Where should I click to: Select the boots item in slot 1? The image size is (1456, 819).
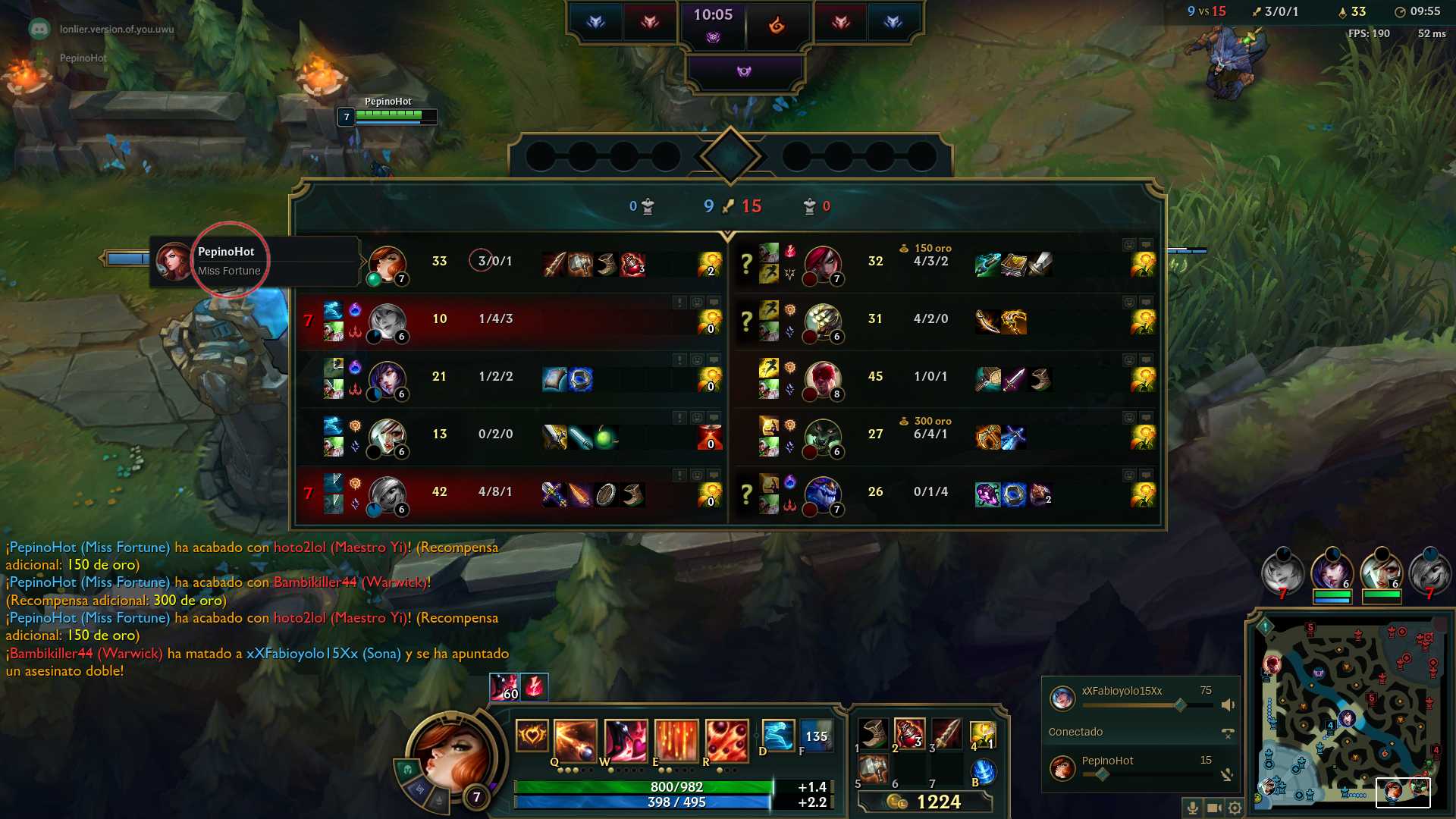[873, 733]
